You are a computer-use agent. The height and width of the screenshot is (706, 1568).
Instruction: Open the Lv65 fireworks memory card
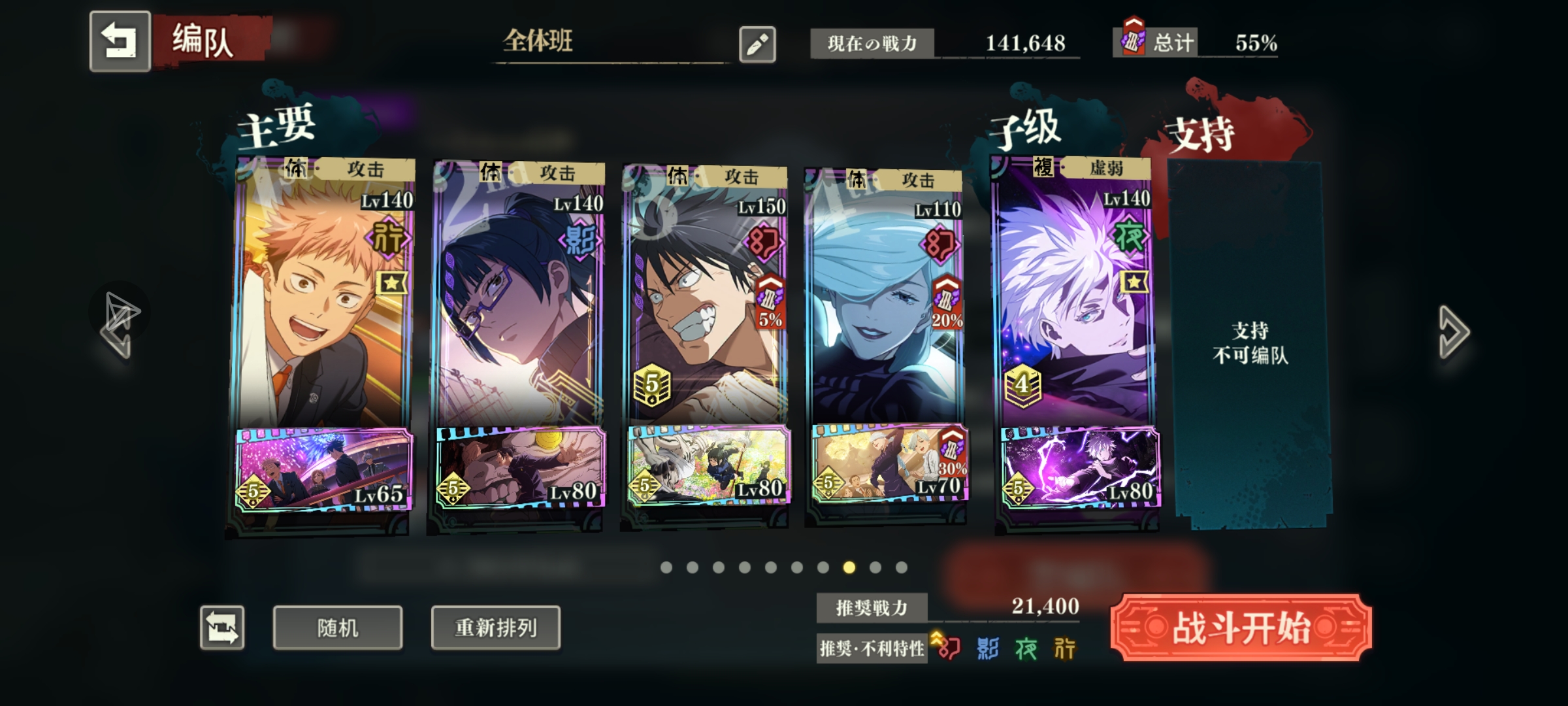[x=324, y=469]
